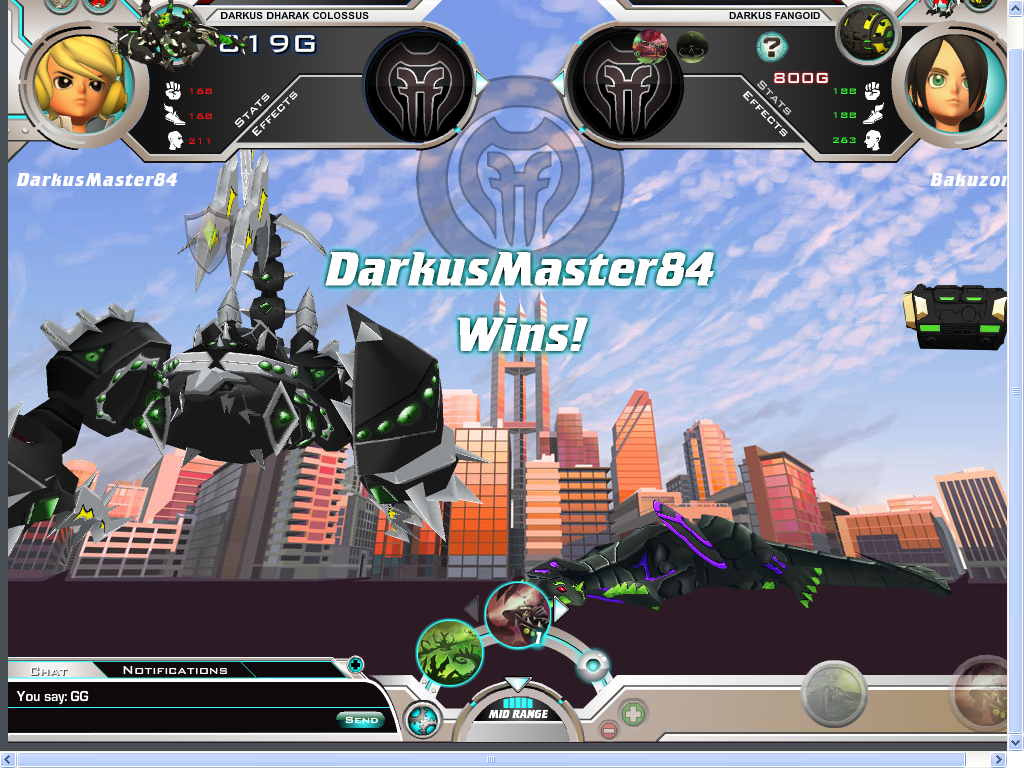The height and width of the screenshot is (768, 1024).
Task: Click the horizontal browser scrollbar
Action: point(500,760)
